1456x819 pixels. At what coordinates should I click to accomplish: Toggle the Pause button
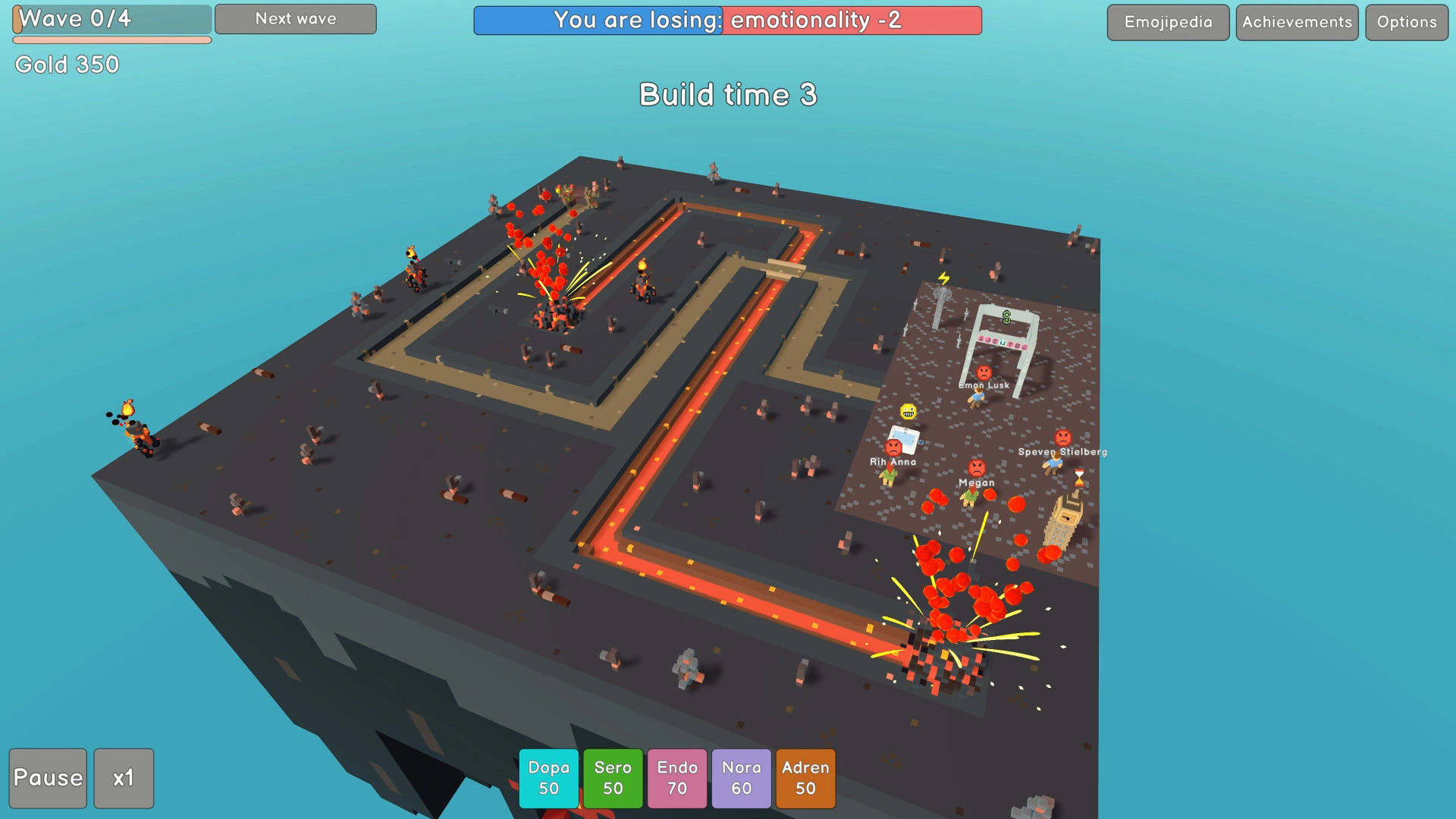48,778
